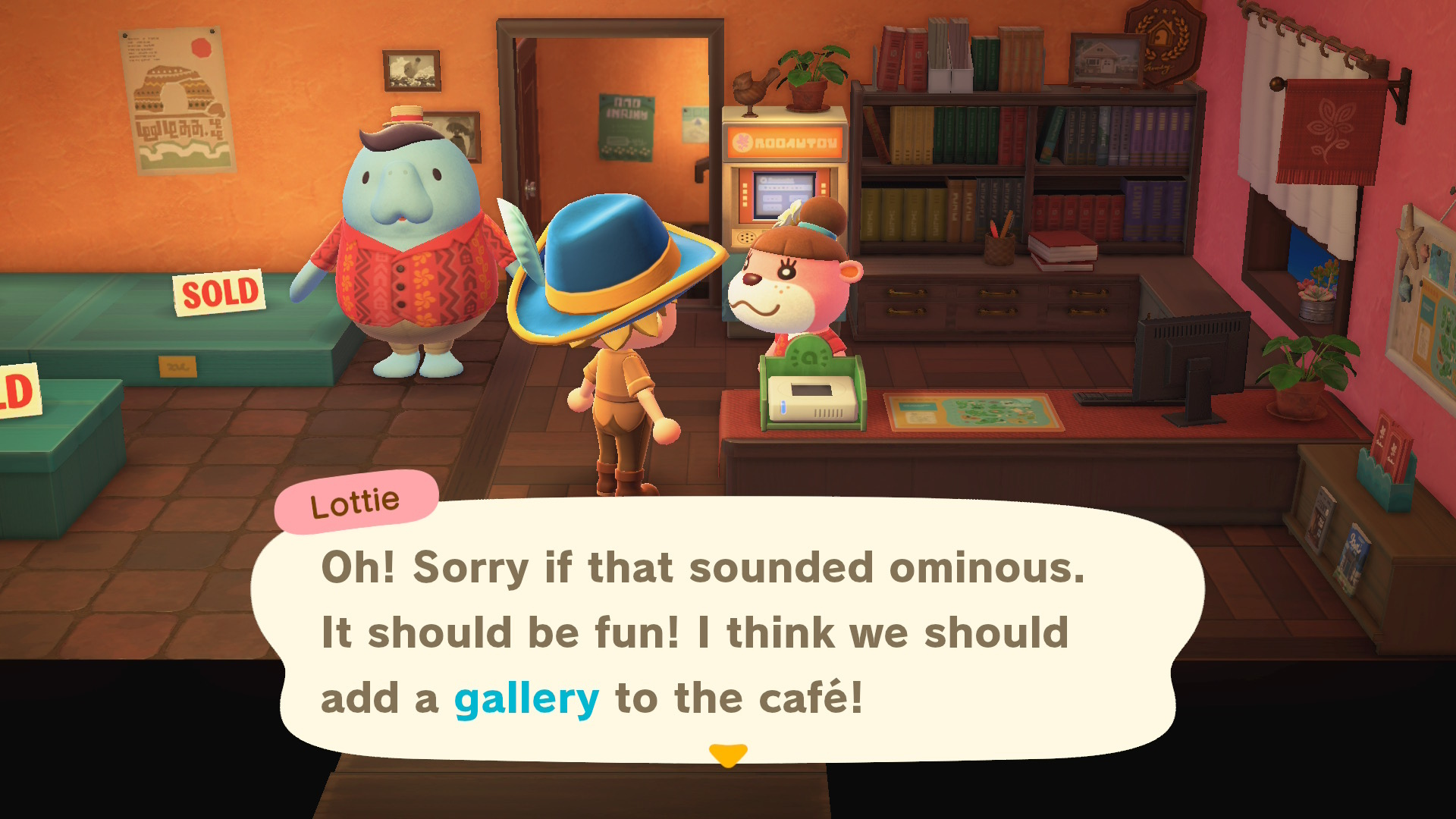Viewport: 1456px width, 819px height.
Task: Advance dialogue with the yellow continue arrow
Action: click(728, 755)
